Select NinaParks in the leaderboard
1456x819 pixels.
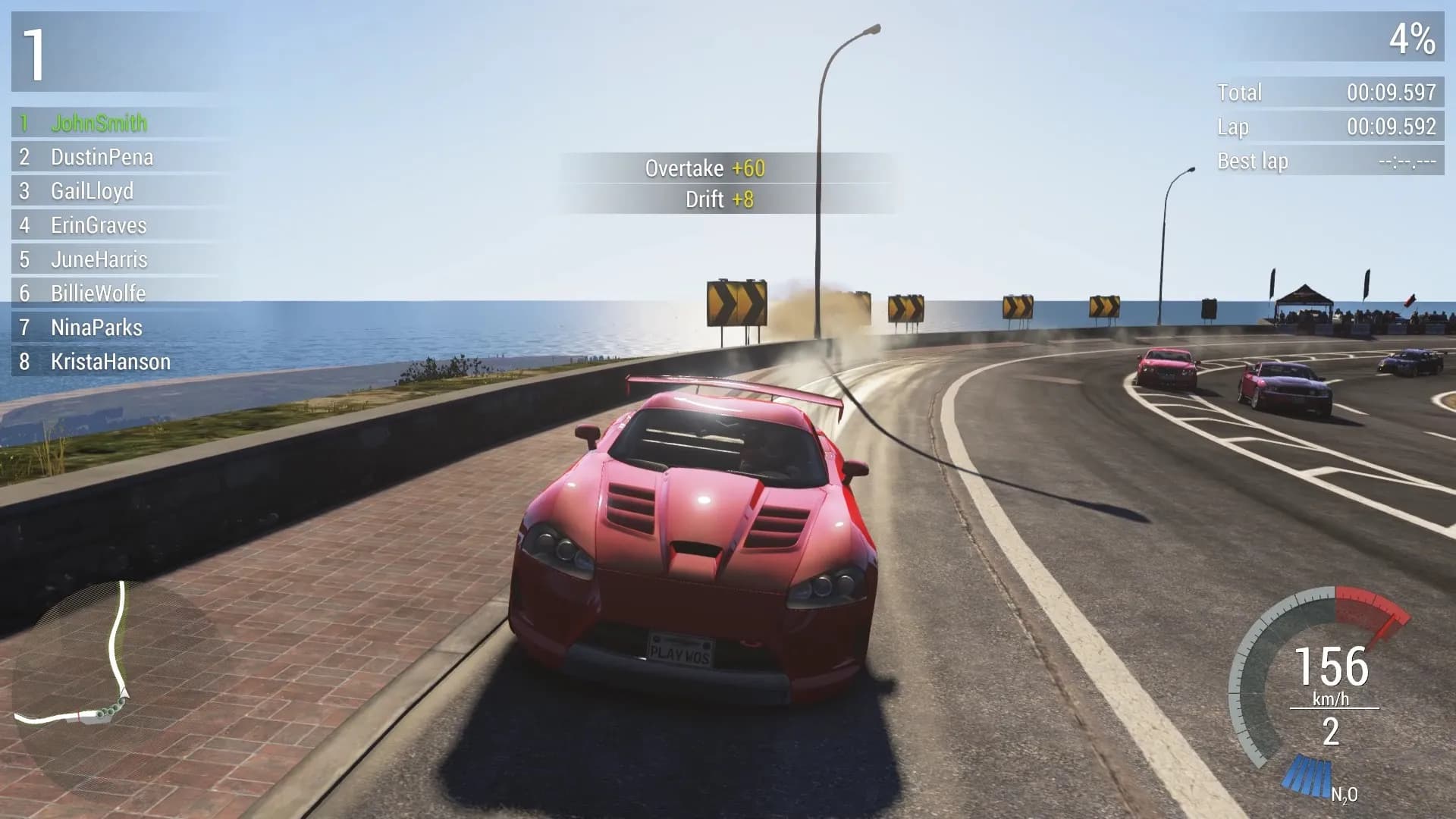point(96,328)
